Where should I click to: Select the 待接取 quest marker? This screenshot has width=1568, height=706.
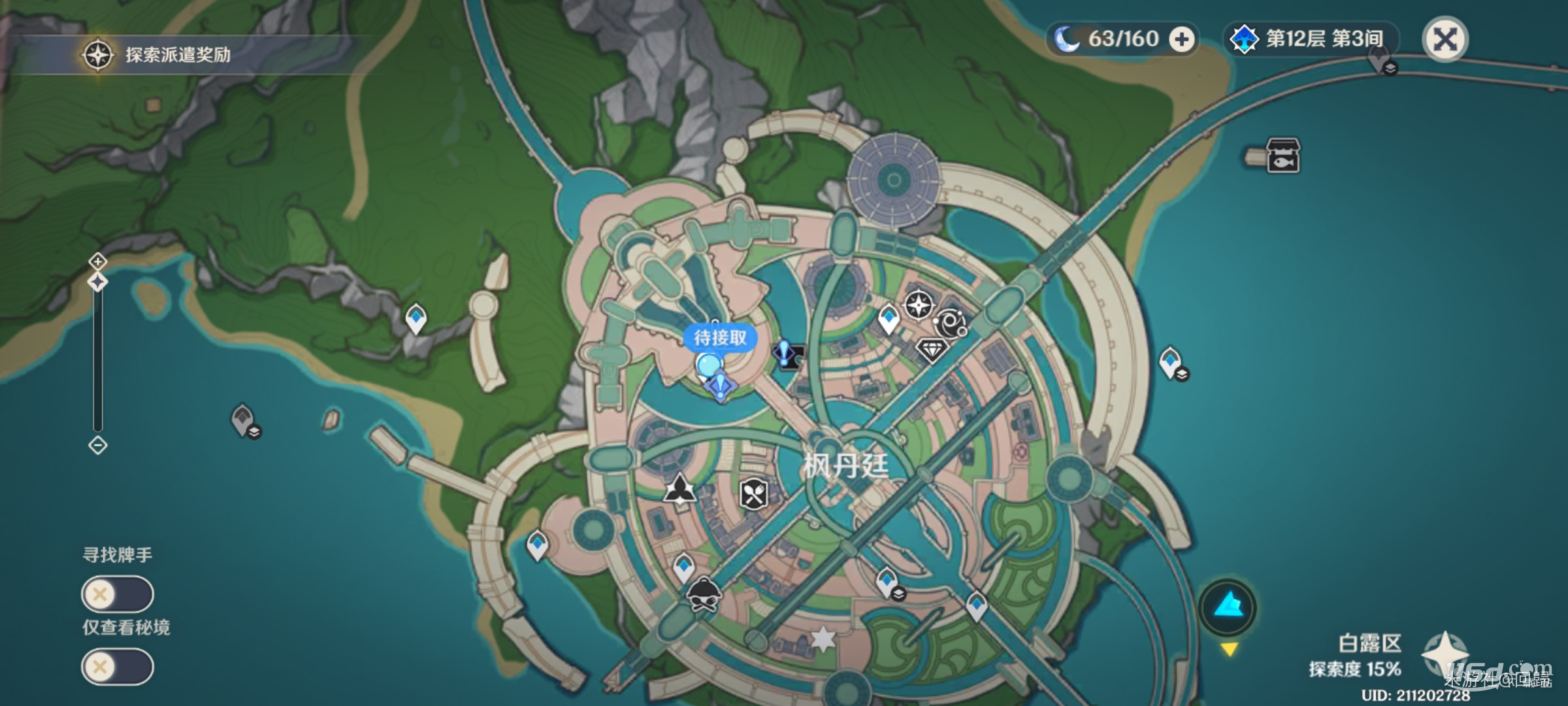719,339
